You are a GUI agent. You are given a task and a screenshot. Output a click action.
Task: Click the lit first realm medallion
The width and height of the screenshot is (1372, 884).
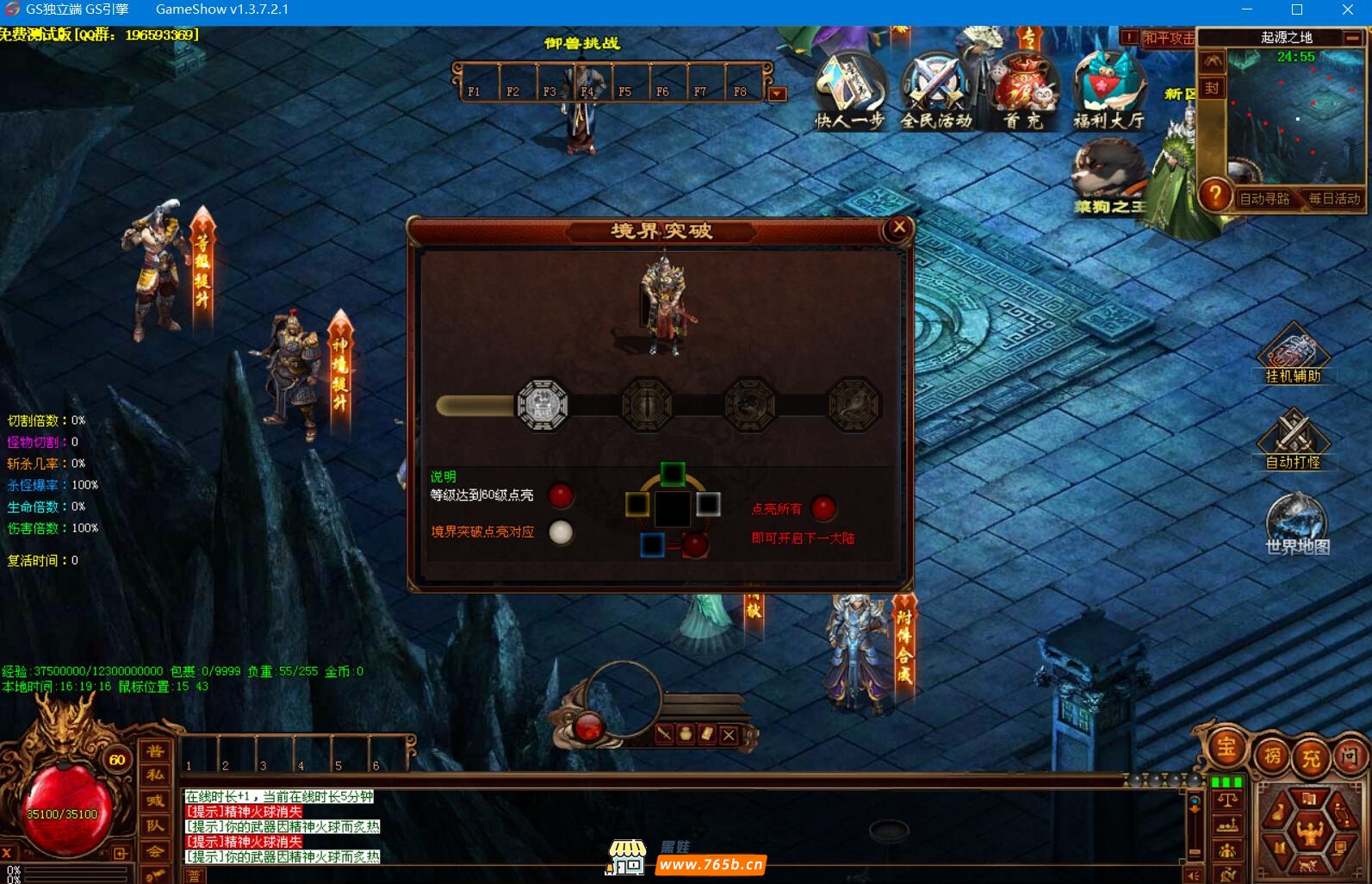pyautogui.click(x=542, y=404)
